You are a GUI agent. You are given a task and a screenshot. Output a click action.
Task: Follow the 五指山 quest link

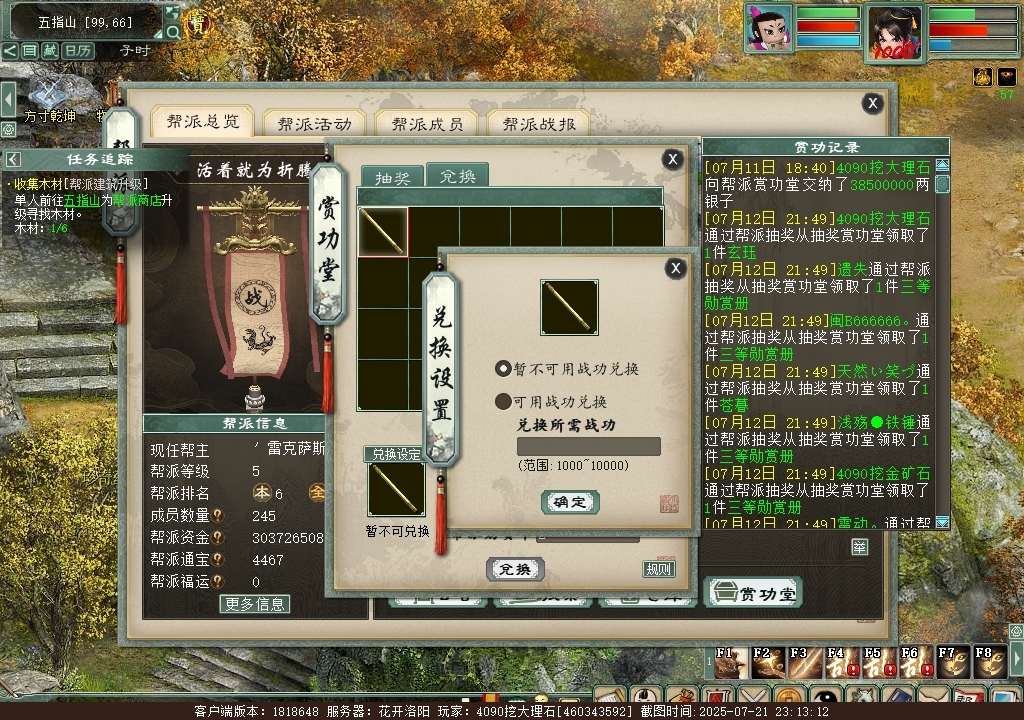tap(82, 200)
